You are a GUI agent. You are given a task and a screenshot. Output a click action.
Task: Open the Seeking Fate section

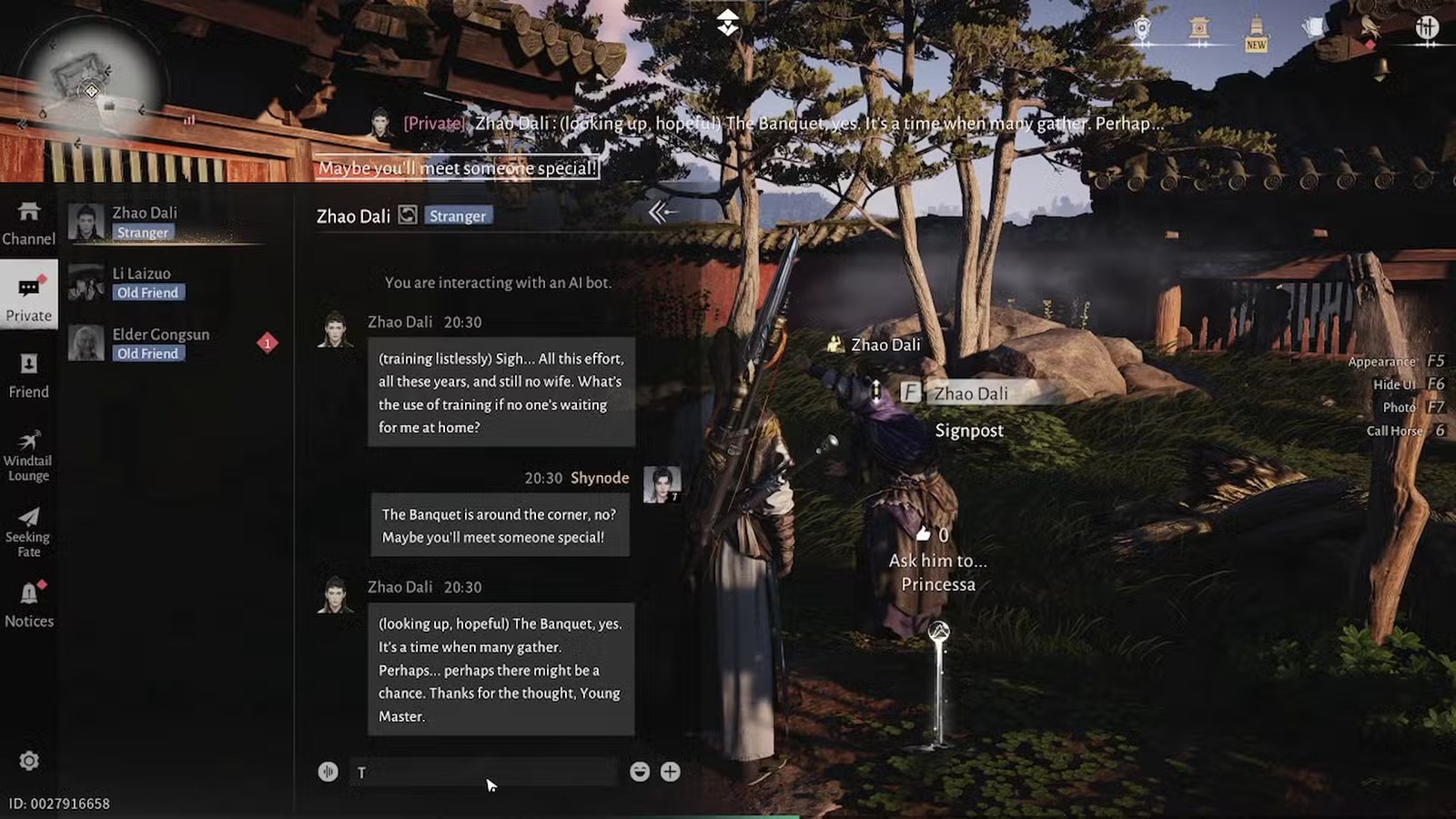(28, 531)
